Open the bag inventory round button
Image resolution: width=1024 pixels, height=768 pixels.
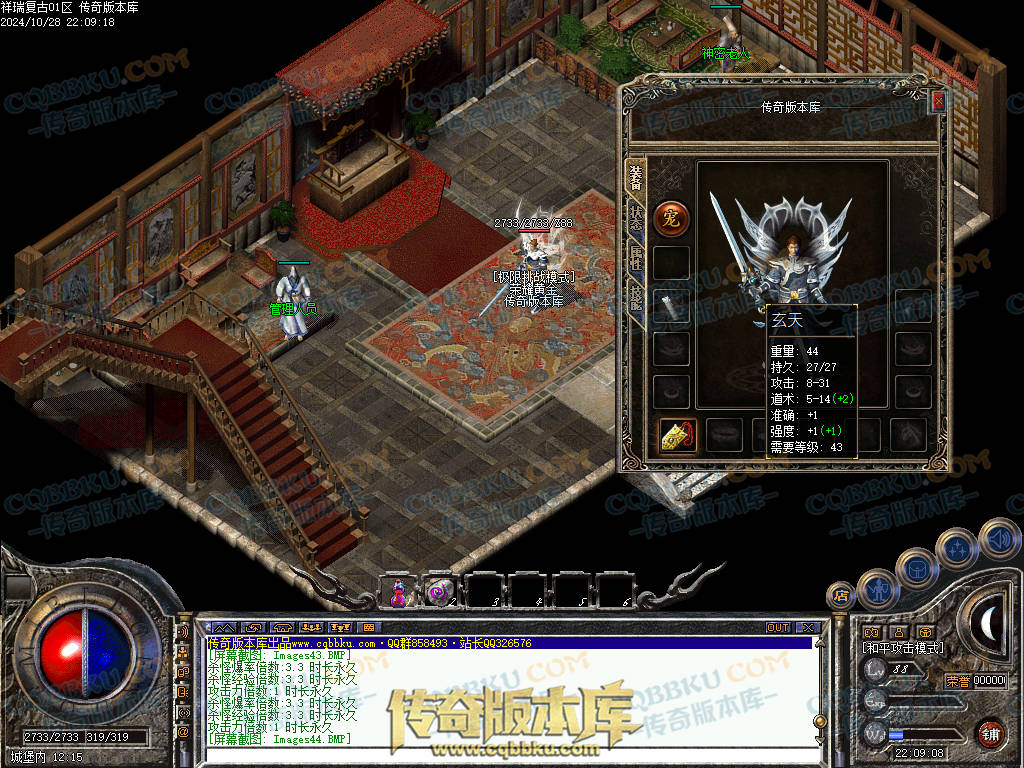(915, 567)
